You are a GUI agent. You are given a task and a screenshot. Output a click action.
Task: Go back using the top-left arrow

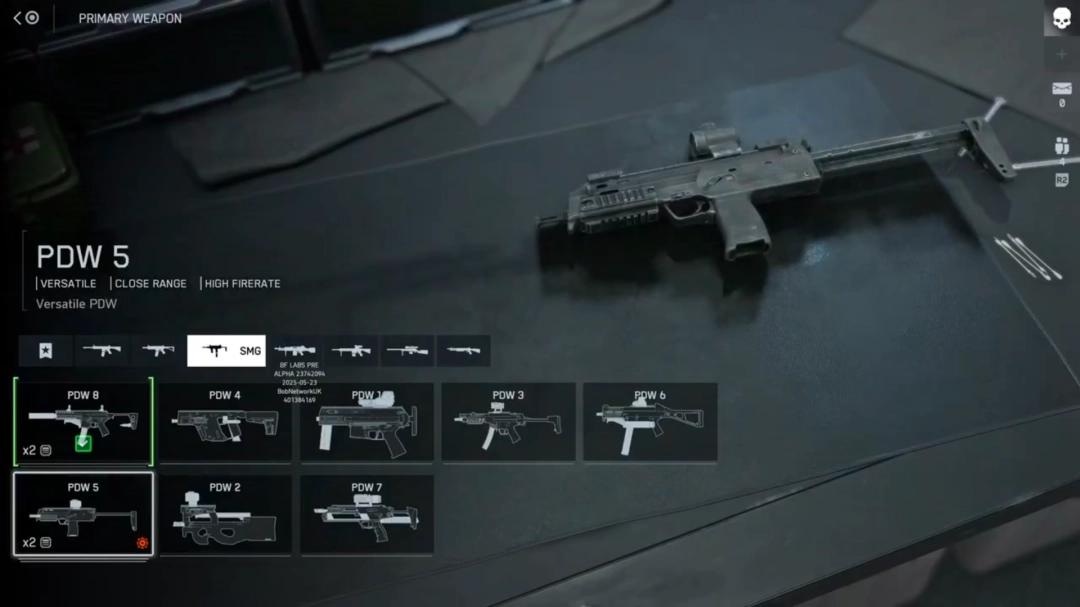point(18,18)
